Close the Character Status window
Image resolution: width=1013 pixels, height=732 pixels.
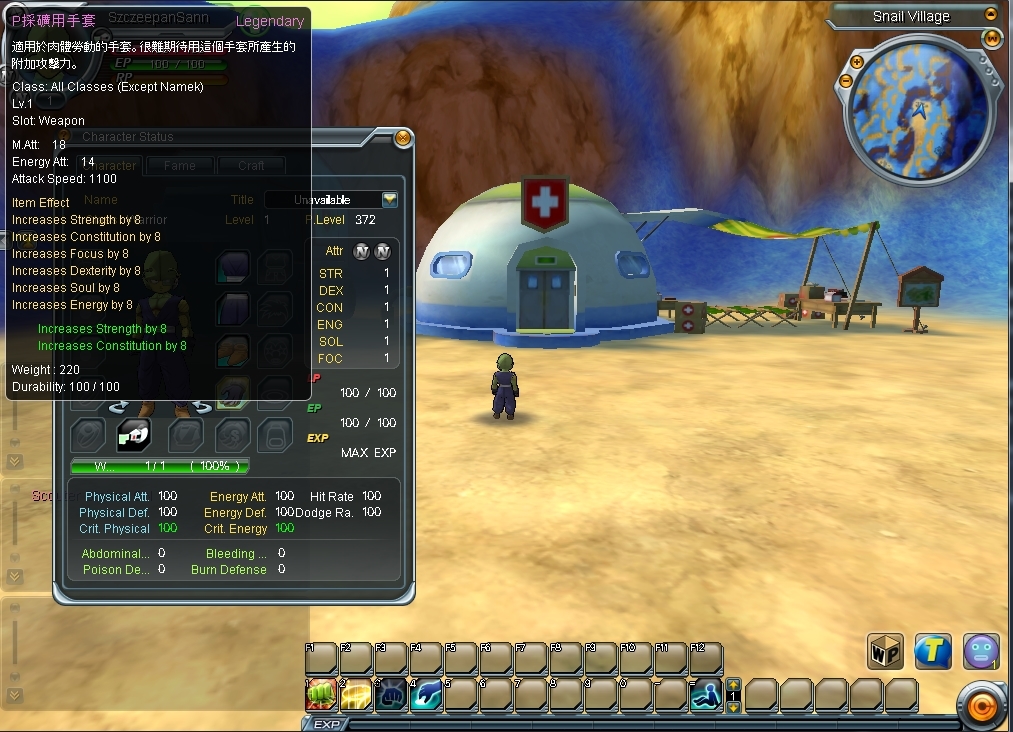[403, 137]
